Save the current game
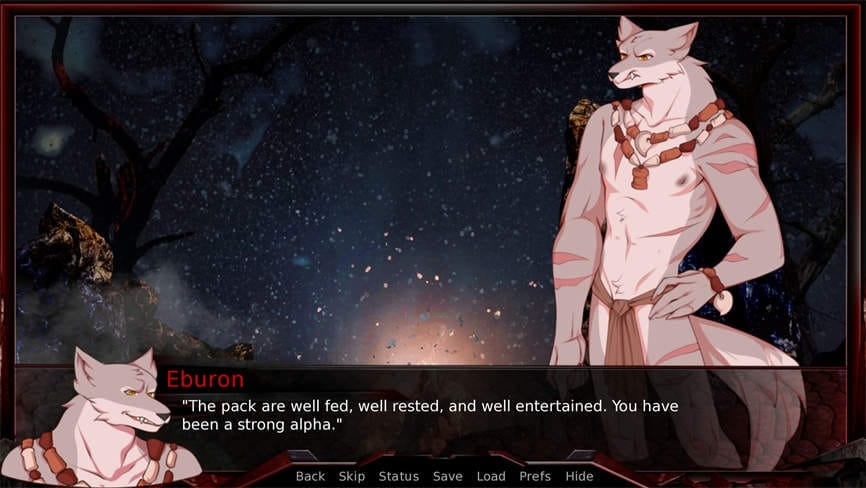Viewport: 866px width, 488px height. coord(447,476)
